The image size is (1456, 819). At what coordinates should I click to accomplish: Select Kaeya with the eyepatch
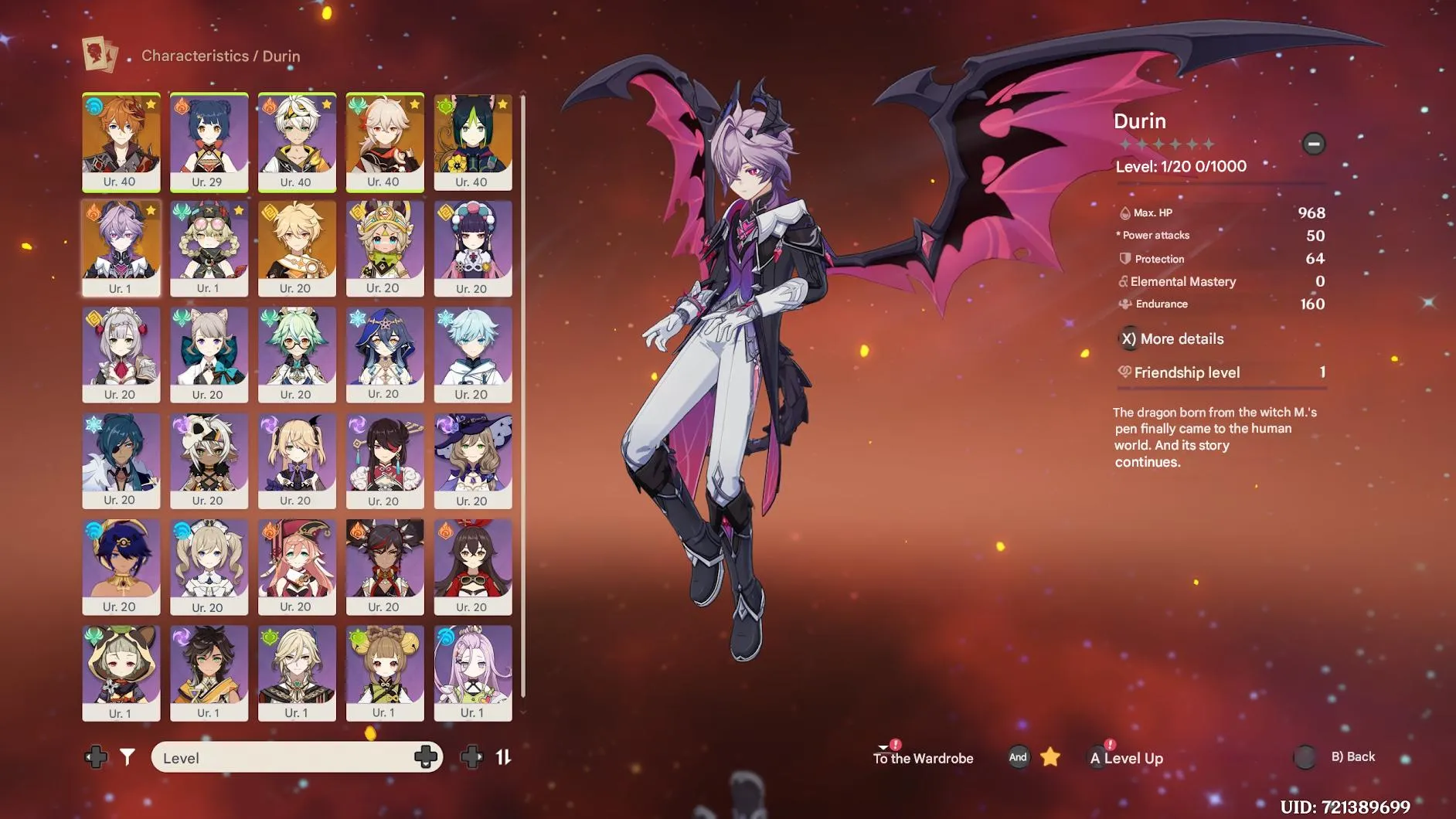point(121,460)
